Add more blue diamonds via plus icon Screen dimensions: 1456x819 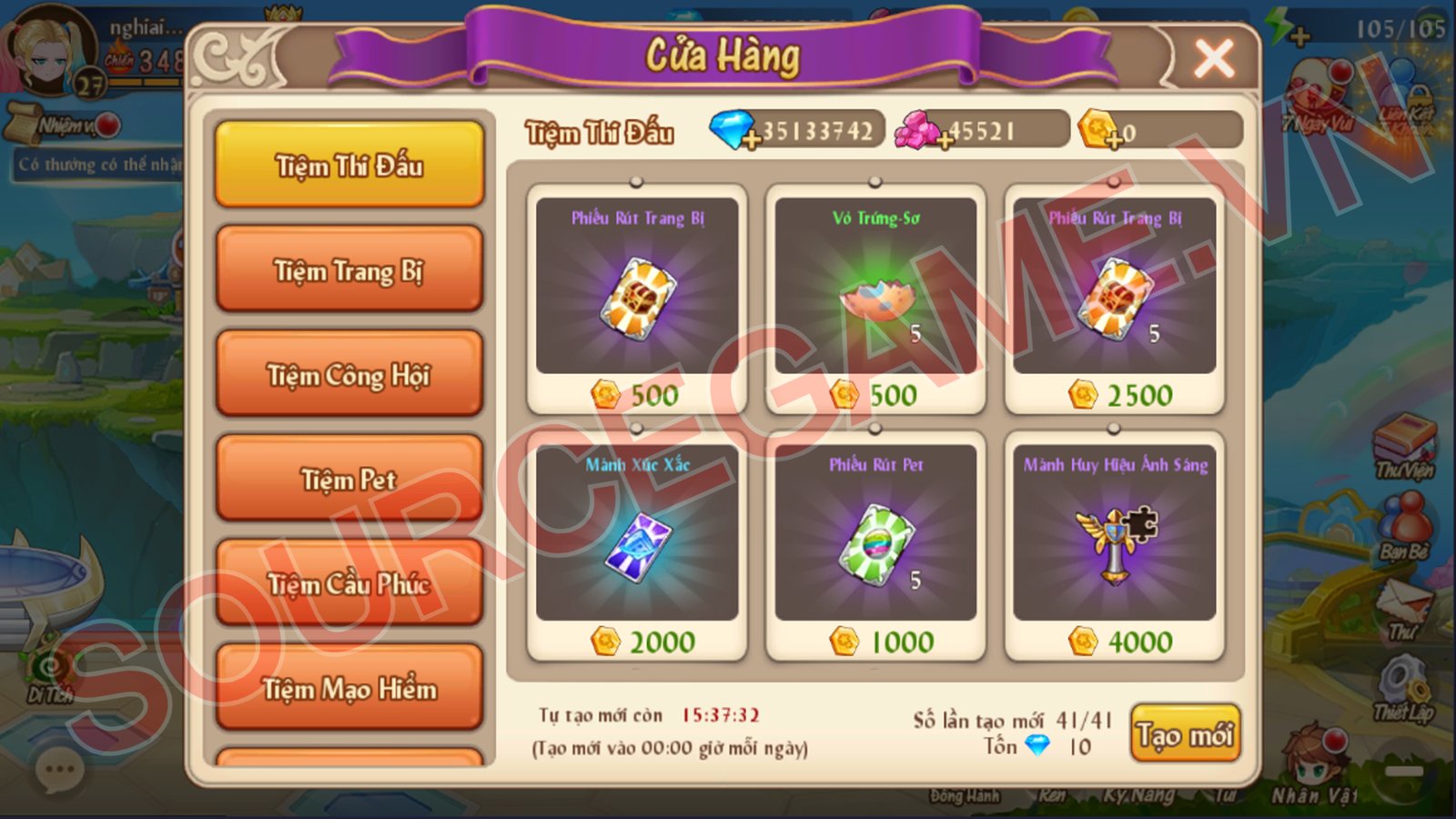point(752,141)
